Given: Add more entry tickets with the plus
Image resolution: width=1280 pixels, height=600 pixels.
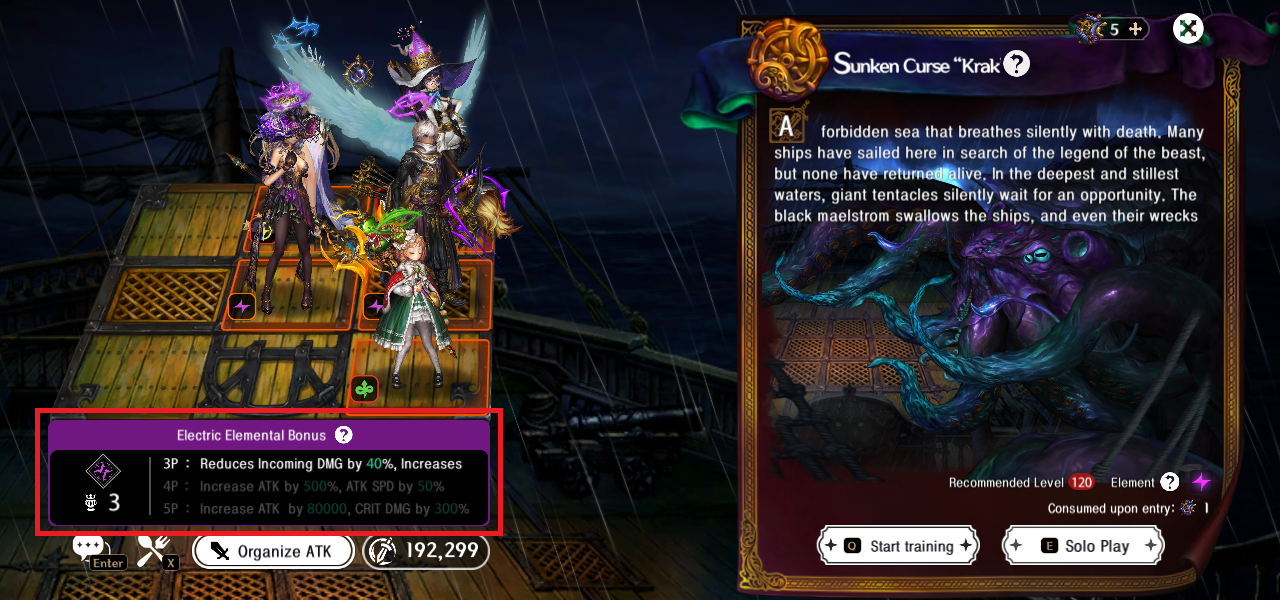Looking at the screenshot, I should click(1135, 29).
